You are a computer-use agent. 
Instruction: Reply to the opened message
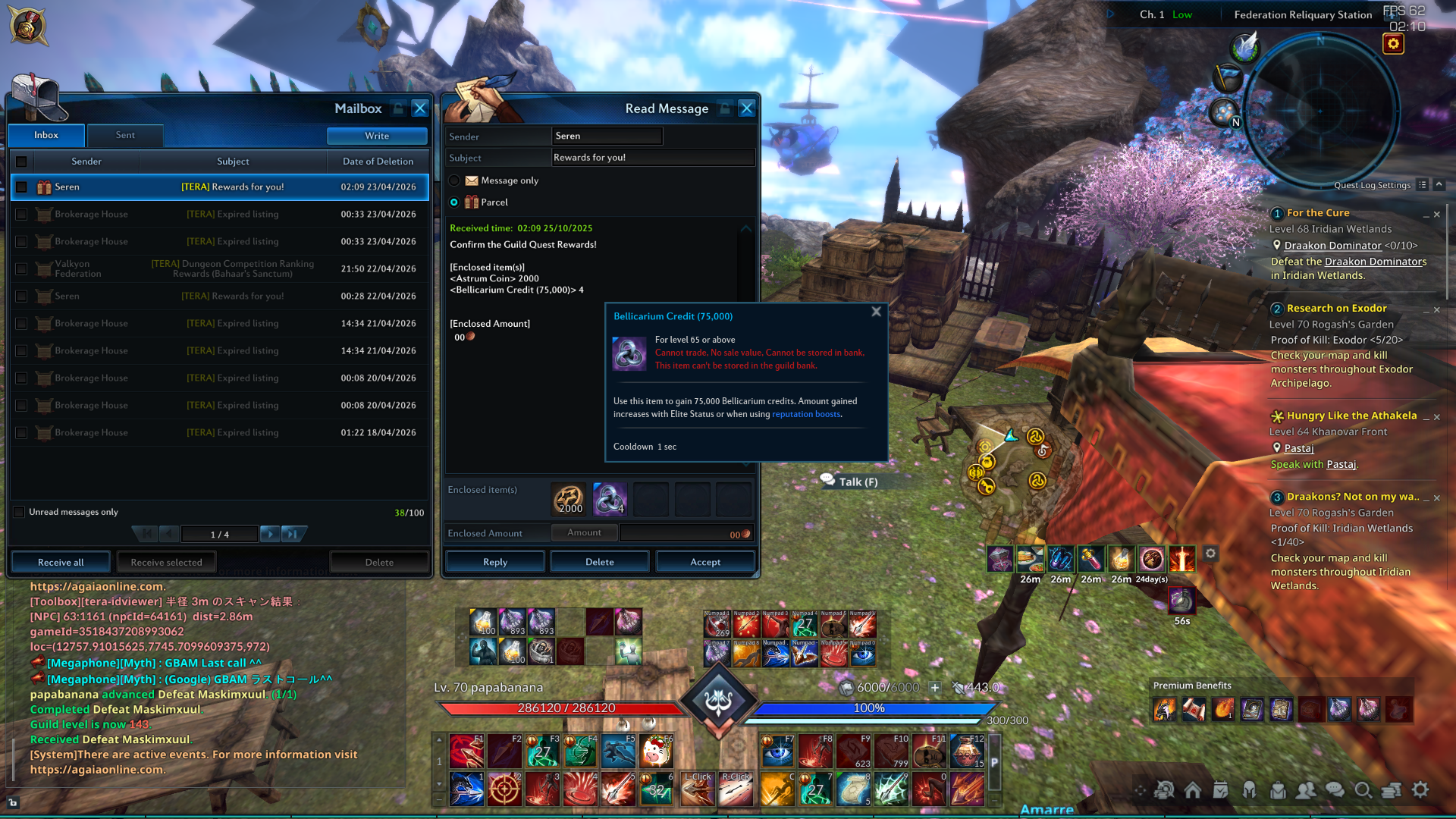(x=494, y=562)
